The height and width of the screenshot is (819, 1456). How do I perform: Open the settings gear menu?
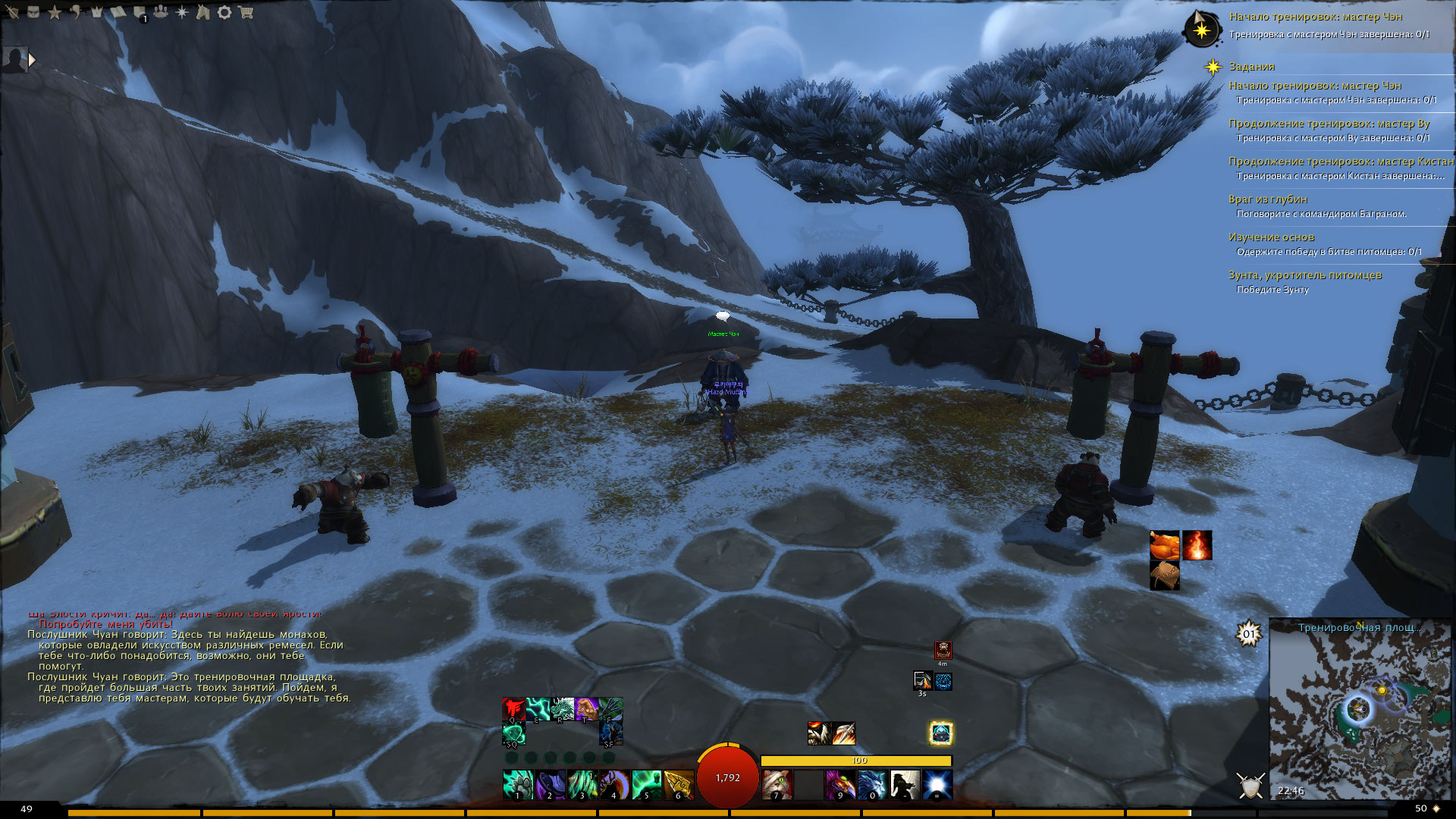[224, 12]
